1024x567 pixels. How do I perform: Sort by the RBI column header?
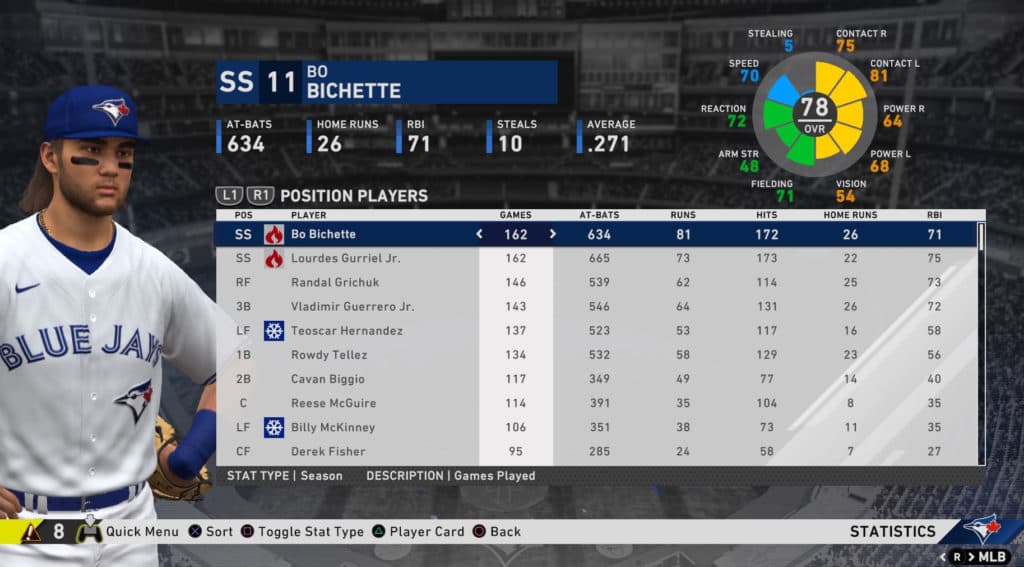point(936,215)
